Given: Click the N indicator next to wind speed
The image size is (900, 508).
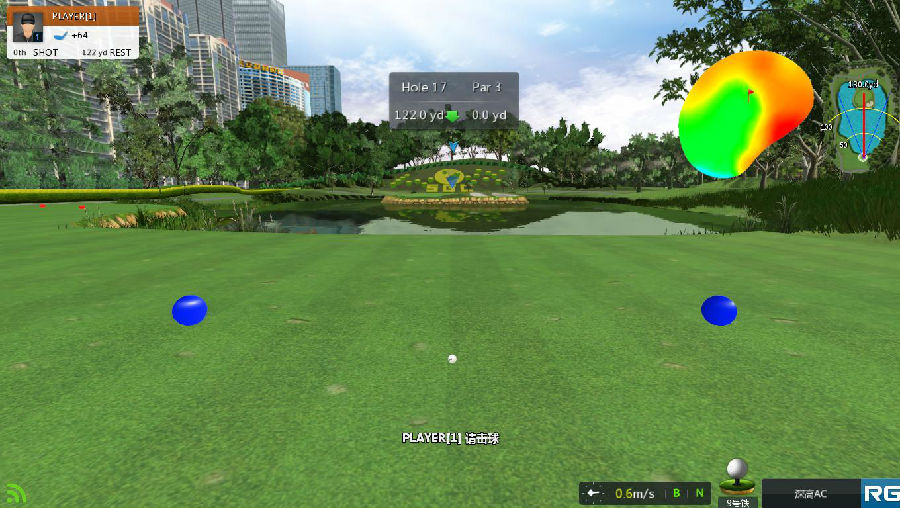Looking at the screenshot, I should coord(699,493).
